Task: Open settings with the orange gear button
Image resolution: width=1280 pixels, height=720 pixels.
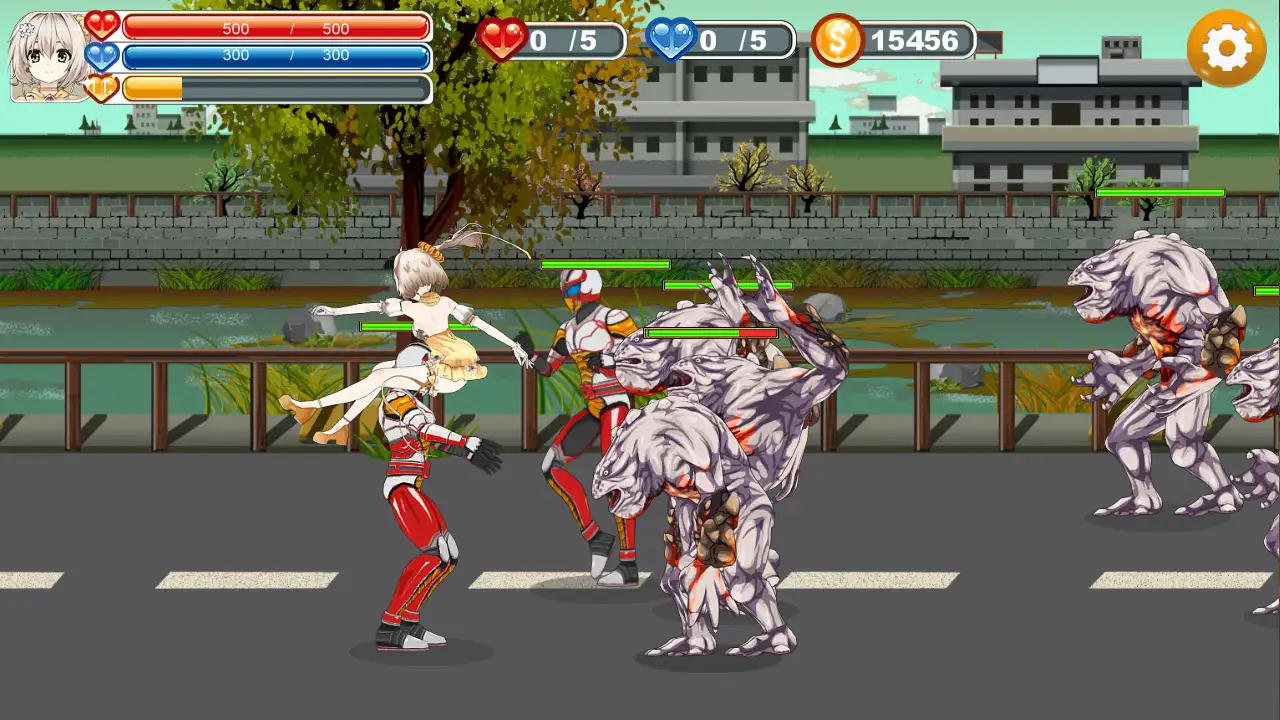Action: (x=1226, y=47)
